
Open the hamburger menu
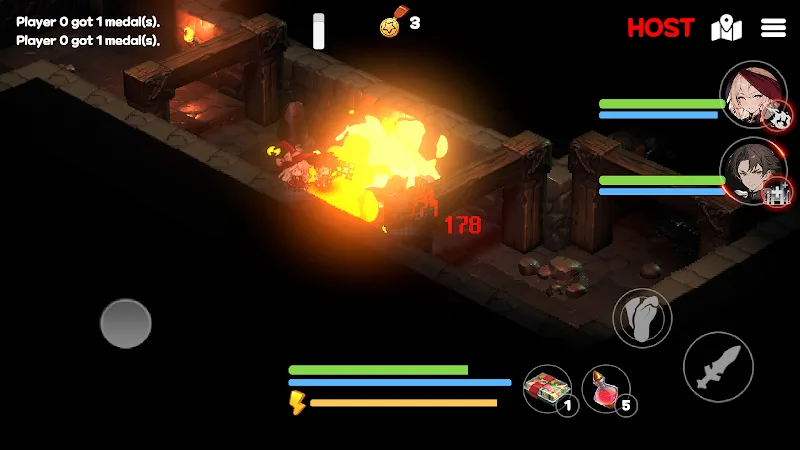pos(774,28)
